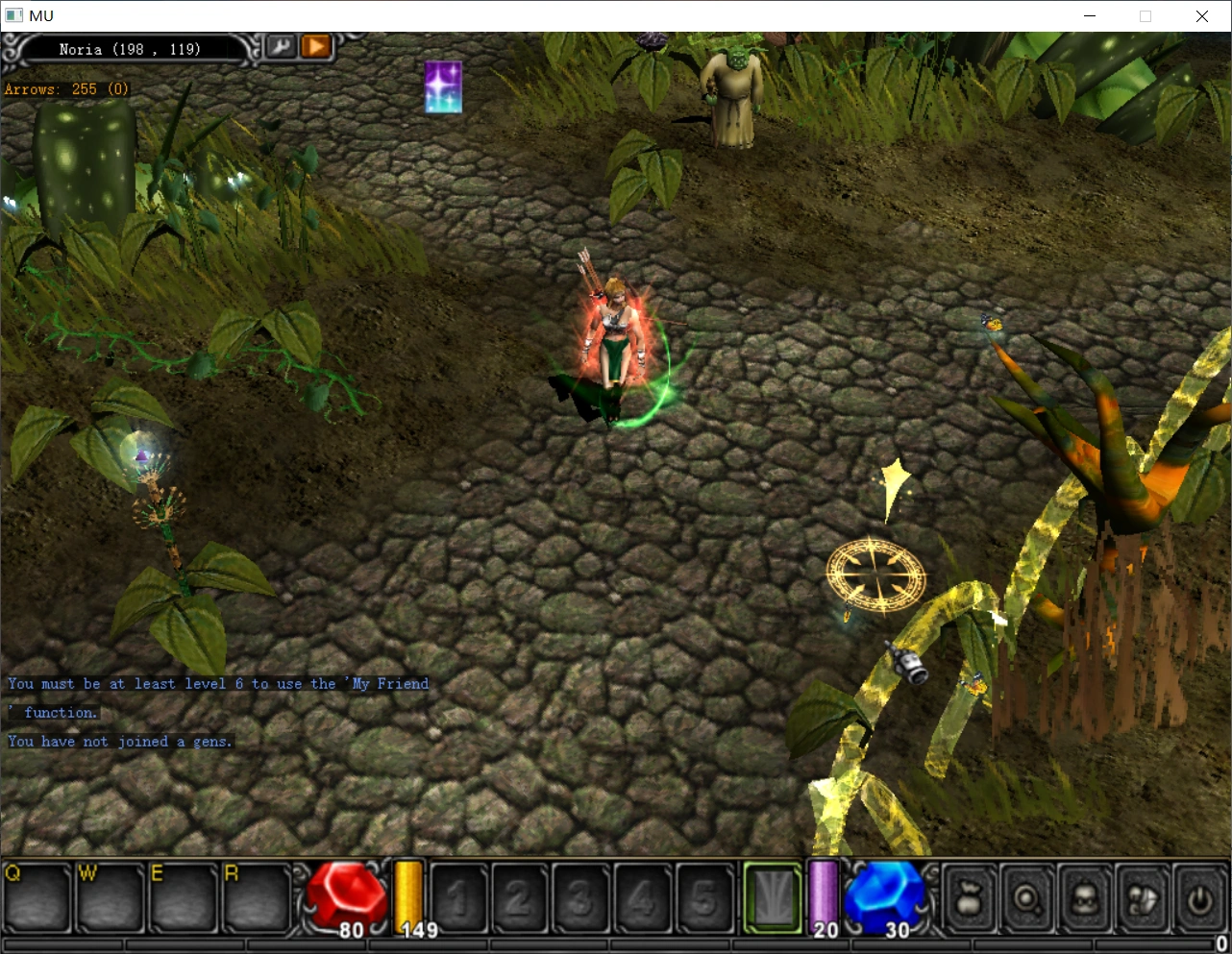The width and height of the screenshot is (1232, 954).
Task: Pick the R hotkey slot
Action: [x=257, y=898]
